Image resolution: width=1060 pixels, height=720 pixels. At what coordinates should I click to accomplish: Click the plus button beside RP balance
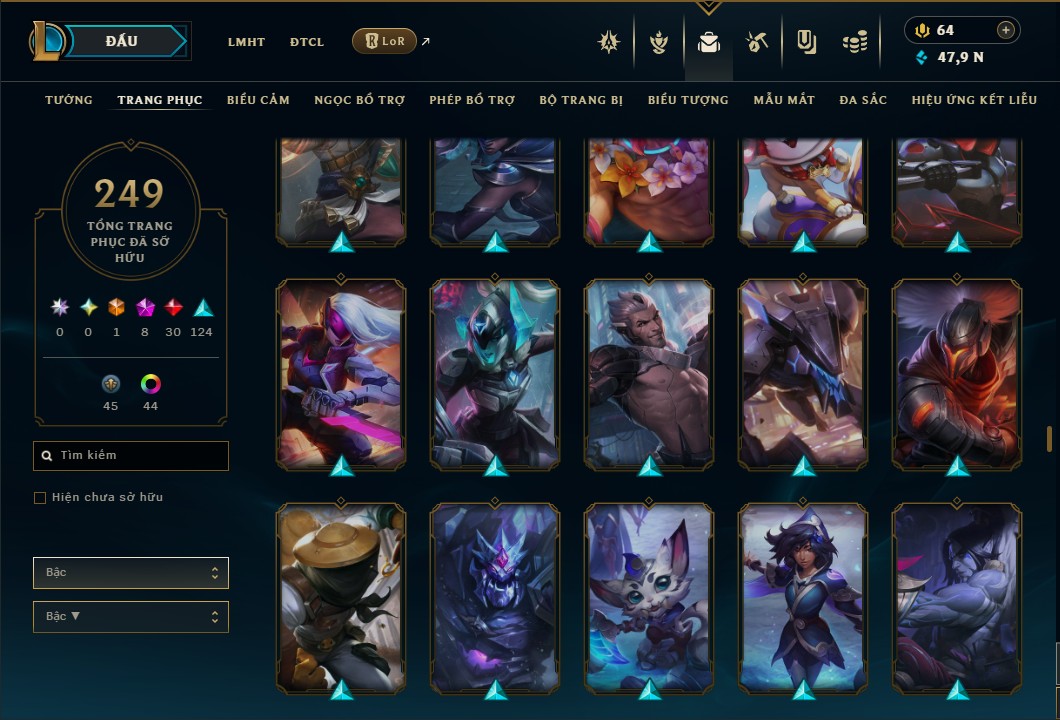[x=1006, y=30]
